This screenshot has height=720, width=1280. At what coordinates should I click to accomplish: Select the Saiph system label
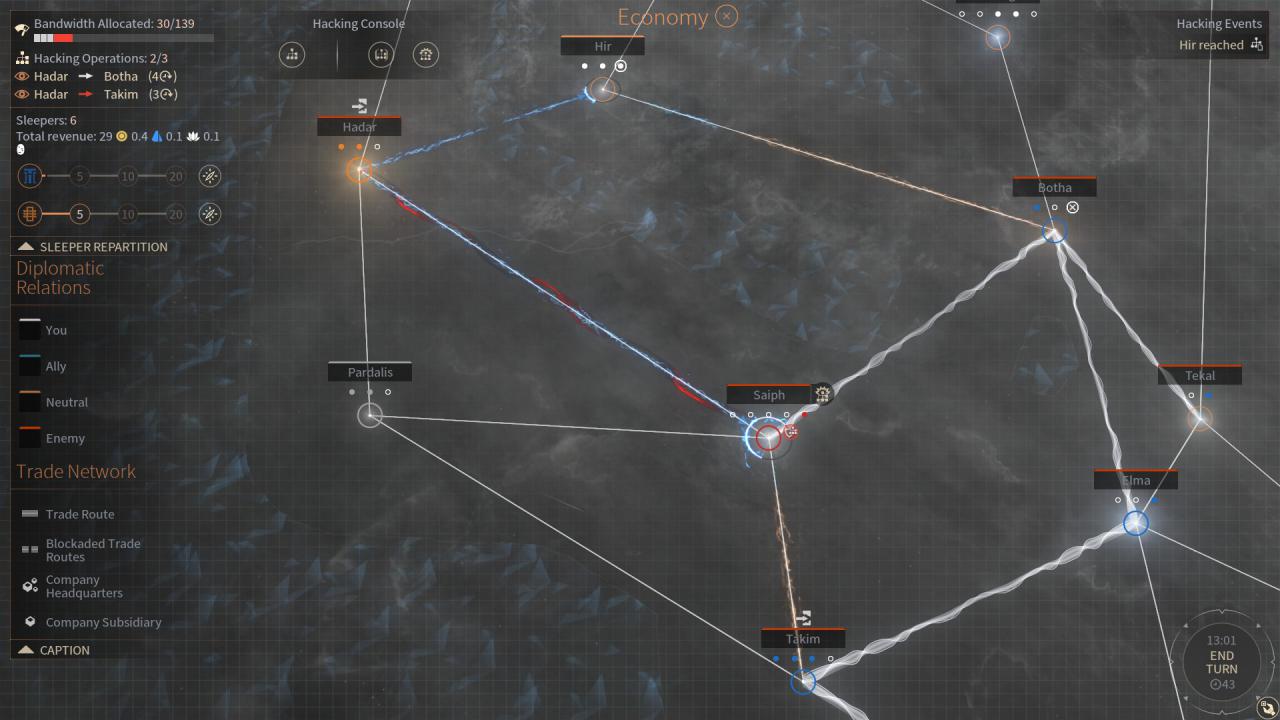(x=768, y=395)
